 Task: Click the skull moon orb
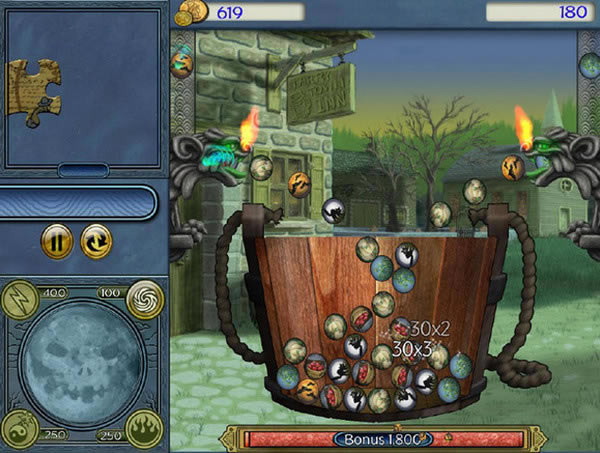click(82, 362)
